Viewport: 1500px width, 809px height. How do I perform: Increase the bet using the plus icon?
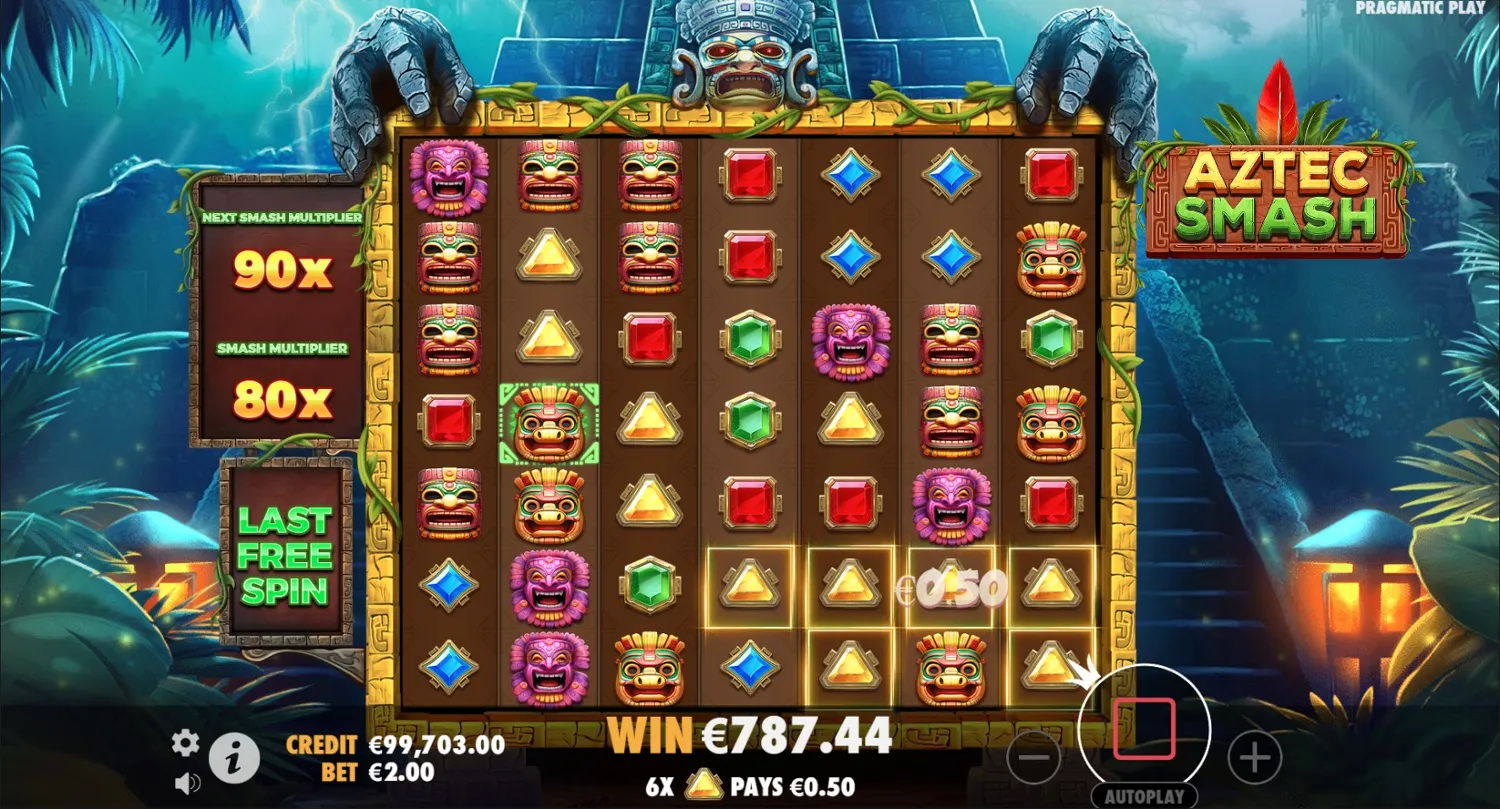(x=1254, y=758)
